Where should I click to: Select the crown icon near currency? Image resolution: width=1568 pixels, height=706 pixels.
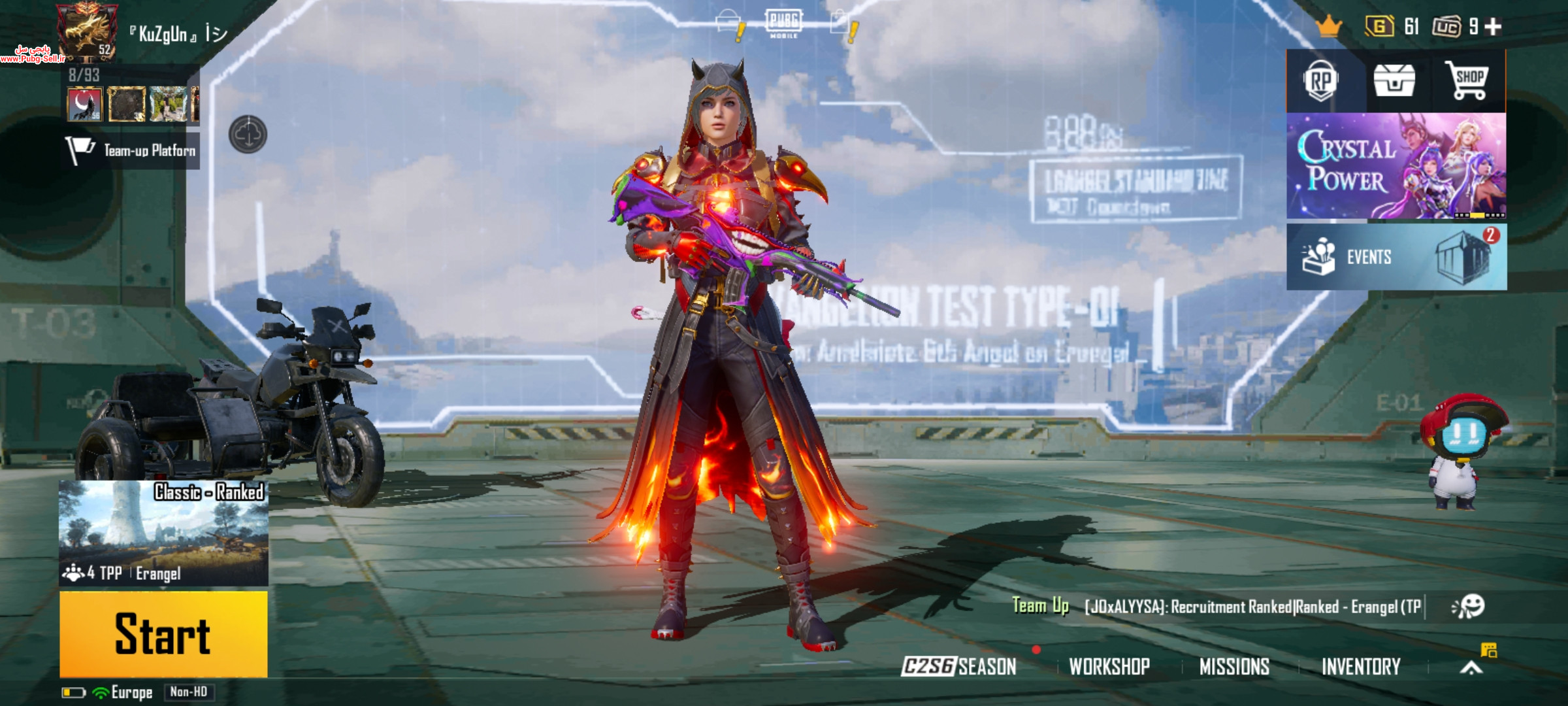[1328, 27]
